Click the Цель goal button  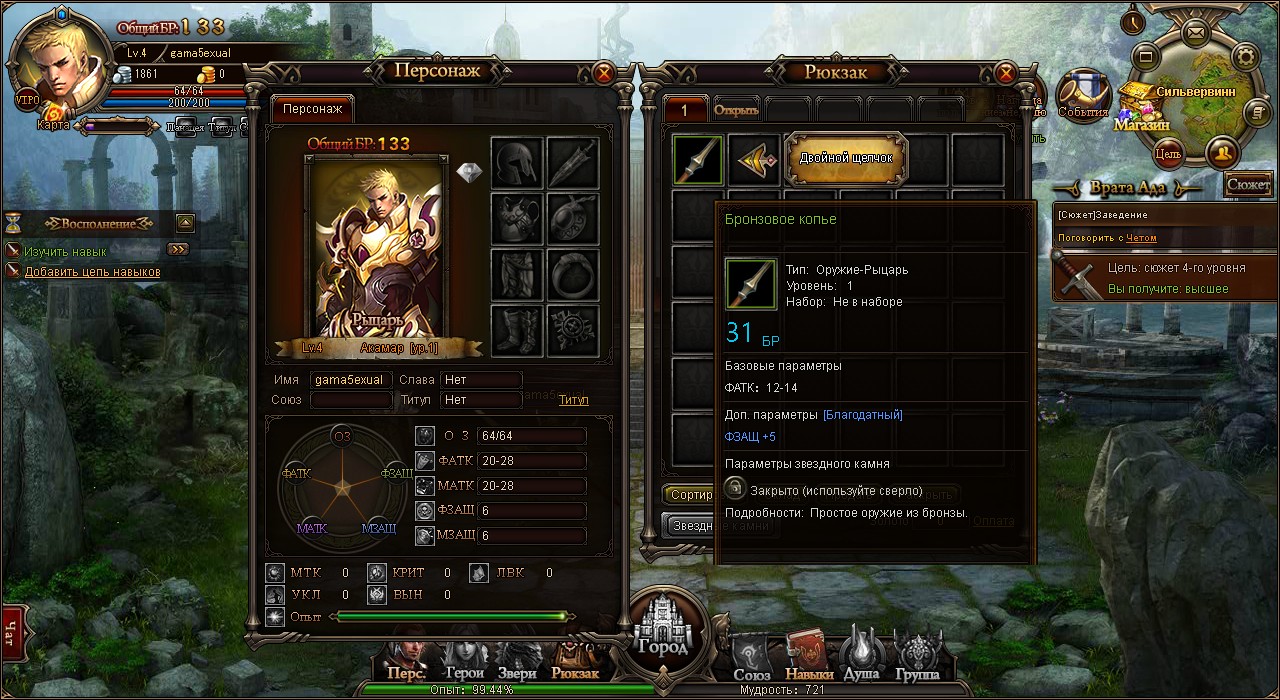(x=1168, y=154)
